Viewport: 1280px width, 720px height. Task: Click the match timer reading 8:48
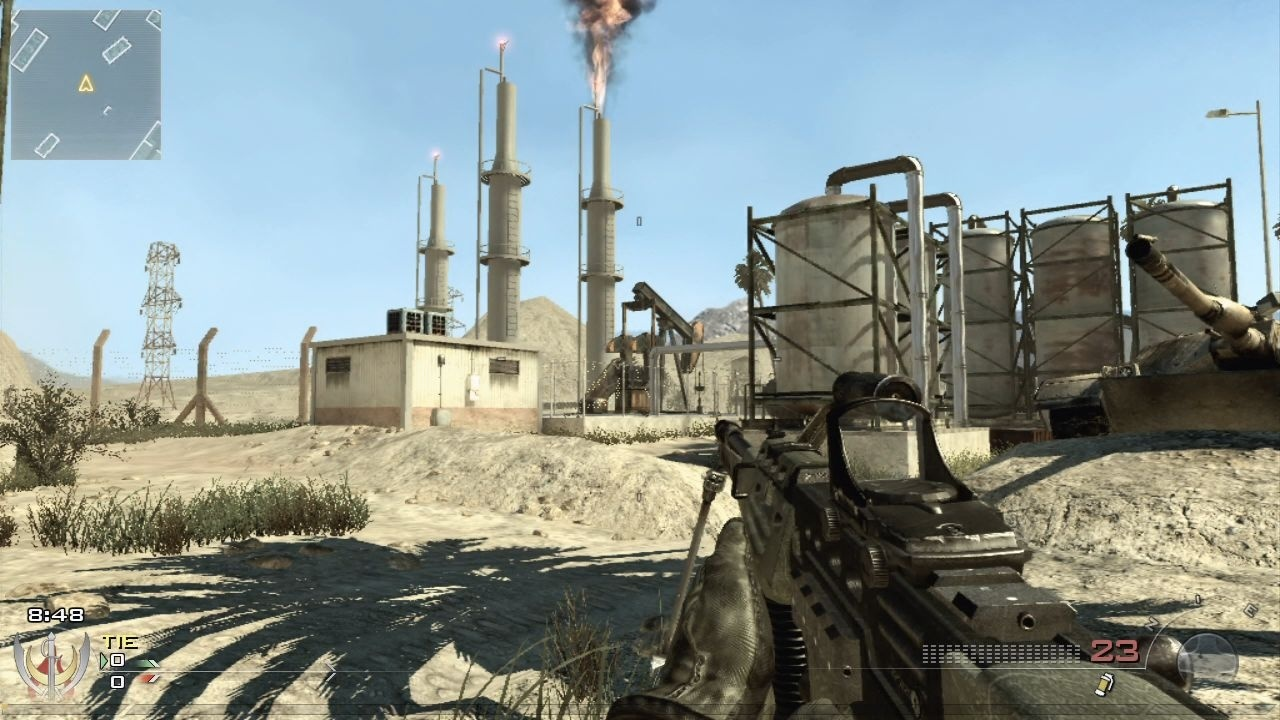tap(56, 614)
